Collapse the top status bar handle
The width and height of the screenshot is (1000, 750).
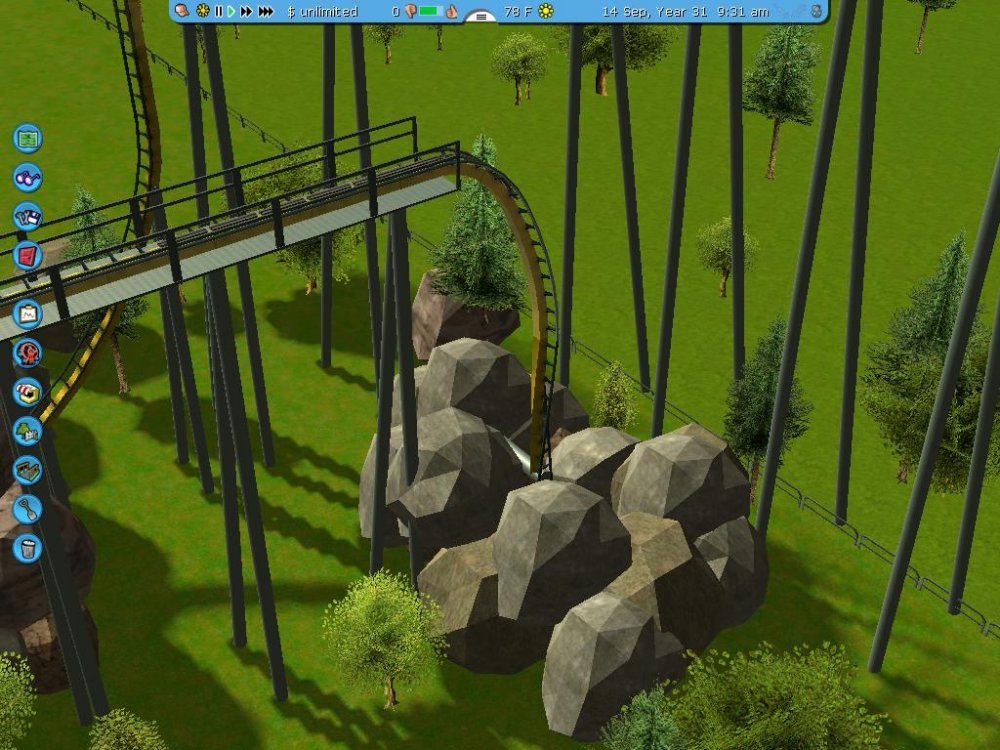point(482,16)
